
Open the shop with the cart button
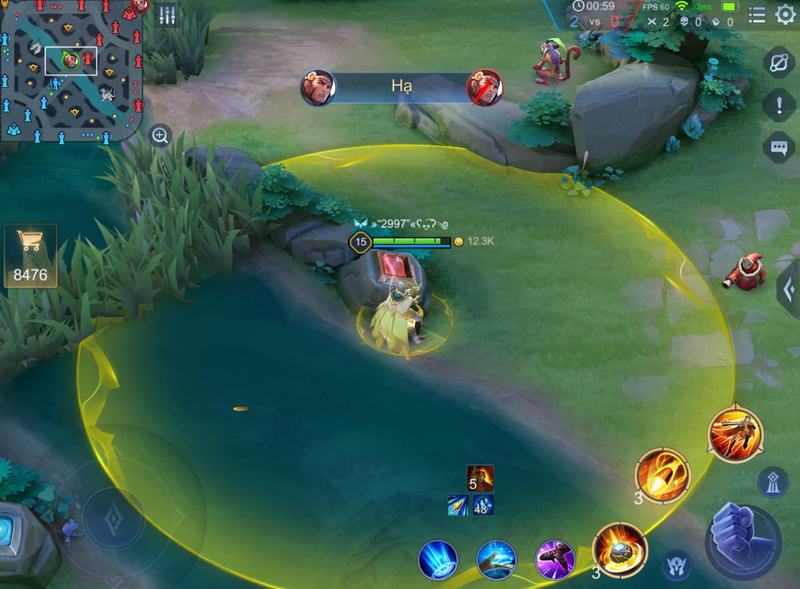click(30, 255)
